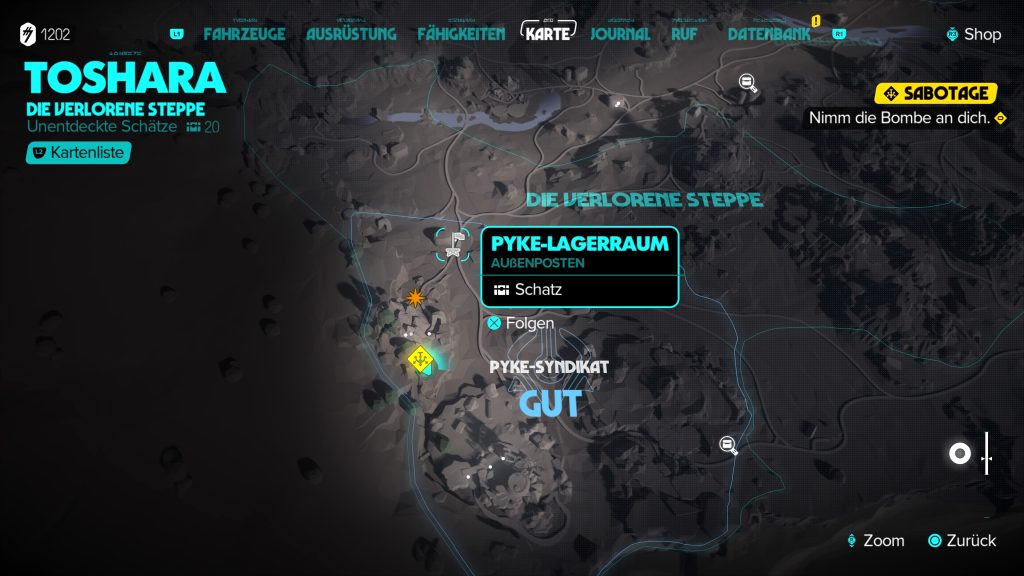Click the northern magnifying glass marker
The image size is (1024, 576).
pos(748,83)
